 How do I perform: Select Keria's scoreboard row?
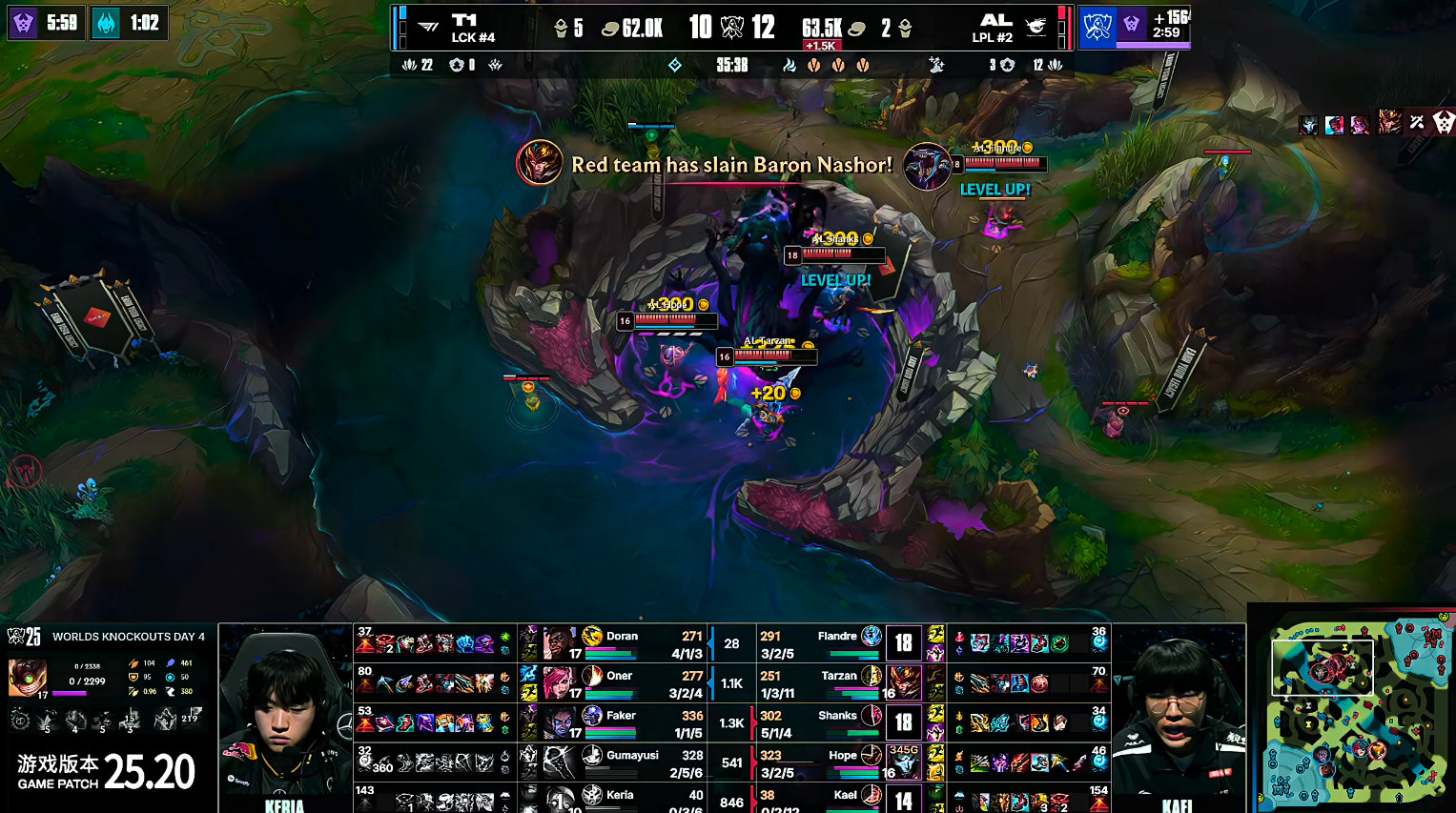620,799
